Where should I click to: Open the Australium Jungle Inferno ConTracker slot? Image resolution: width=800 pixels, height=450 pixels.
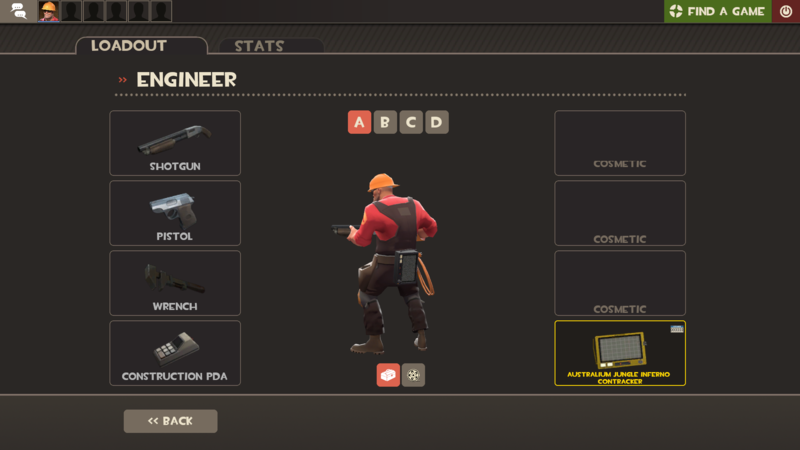pos(620,353)
